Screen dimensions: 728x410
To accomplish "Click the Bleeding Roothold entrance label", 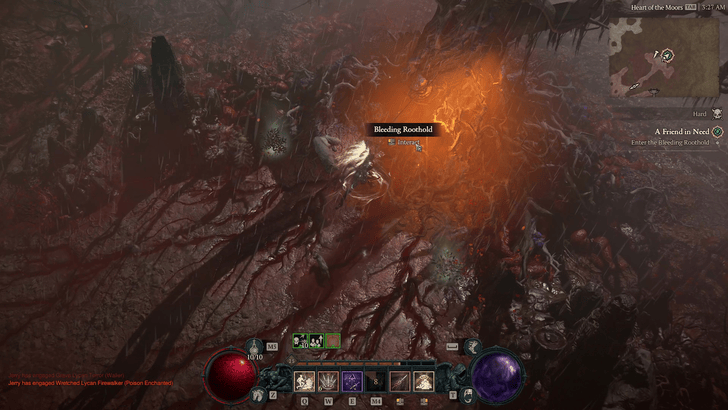I will tap(404, 129).
